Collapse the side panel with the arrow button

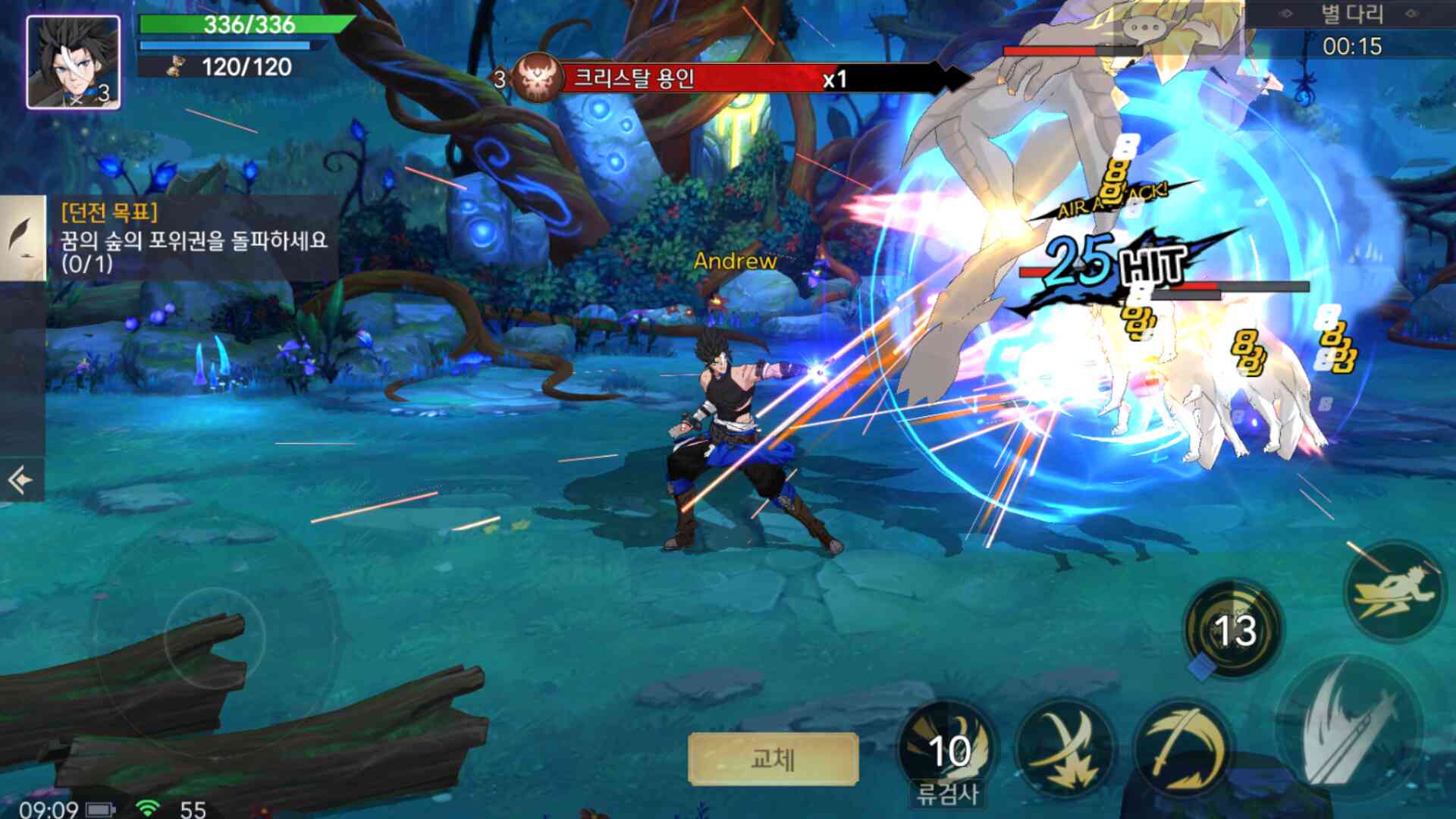tap(20, 479)
